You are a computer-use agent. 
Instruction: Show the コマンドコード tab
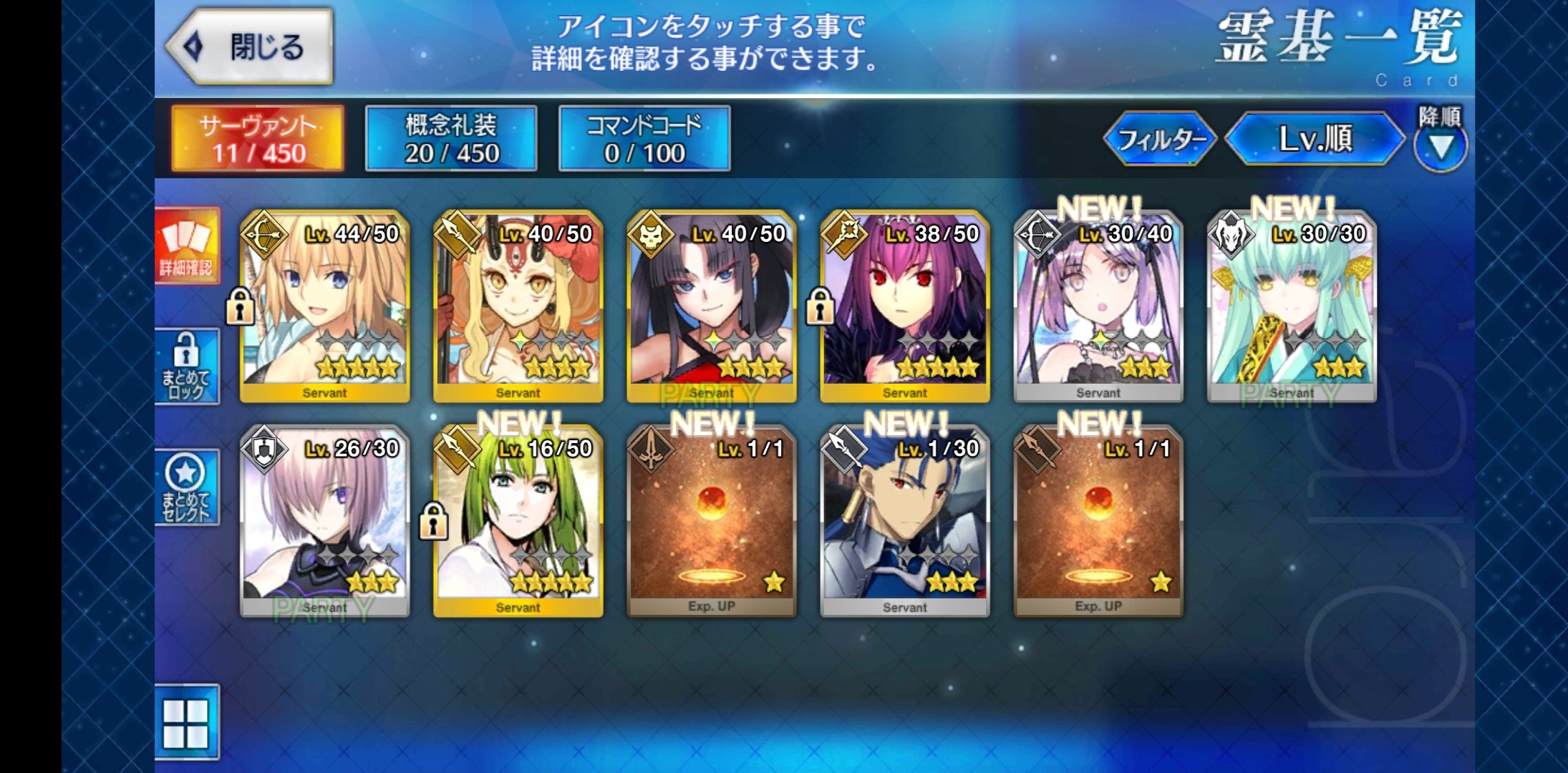pos(644,139)
